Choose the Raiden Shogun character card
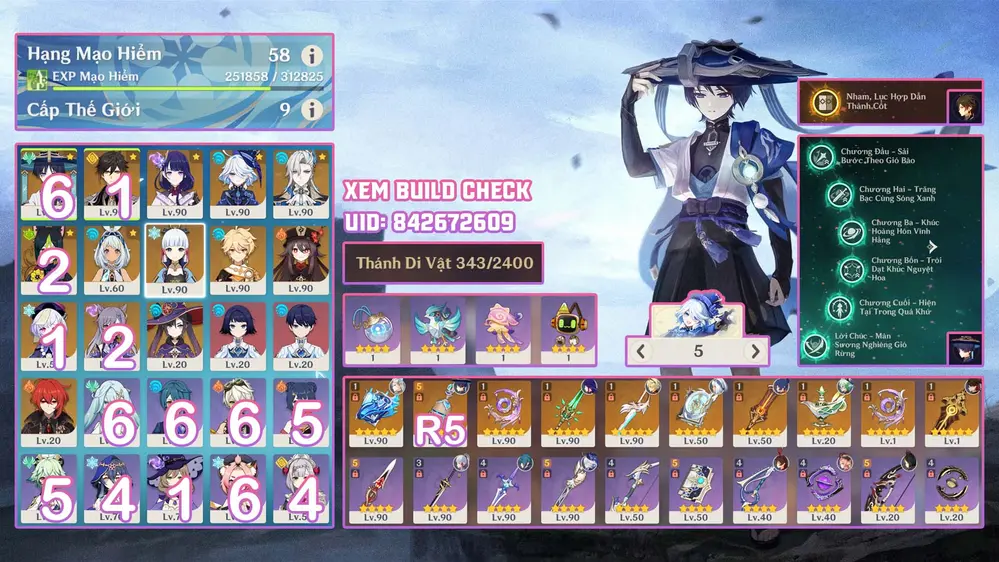The width and height of the screenshot is (999, 562). coord(175,183)
